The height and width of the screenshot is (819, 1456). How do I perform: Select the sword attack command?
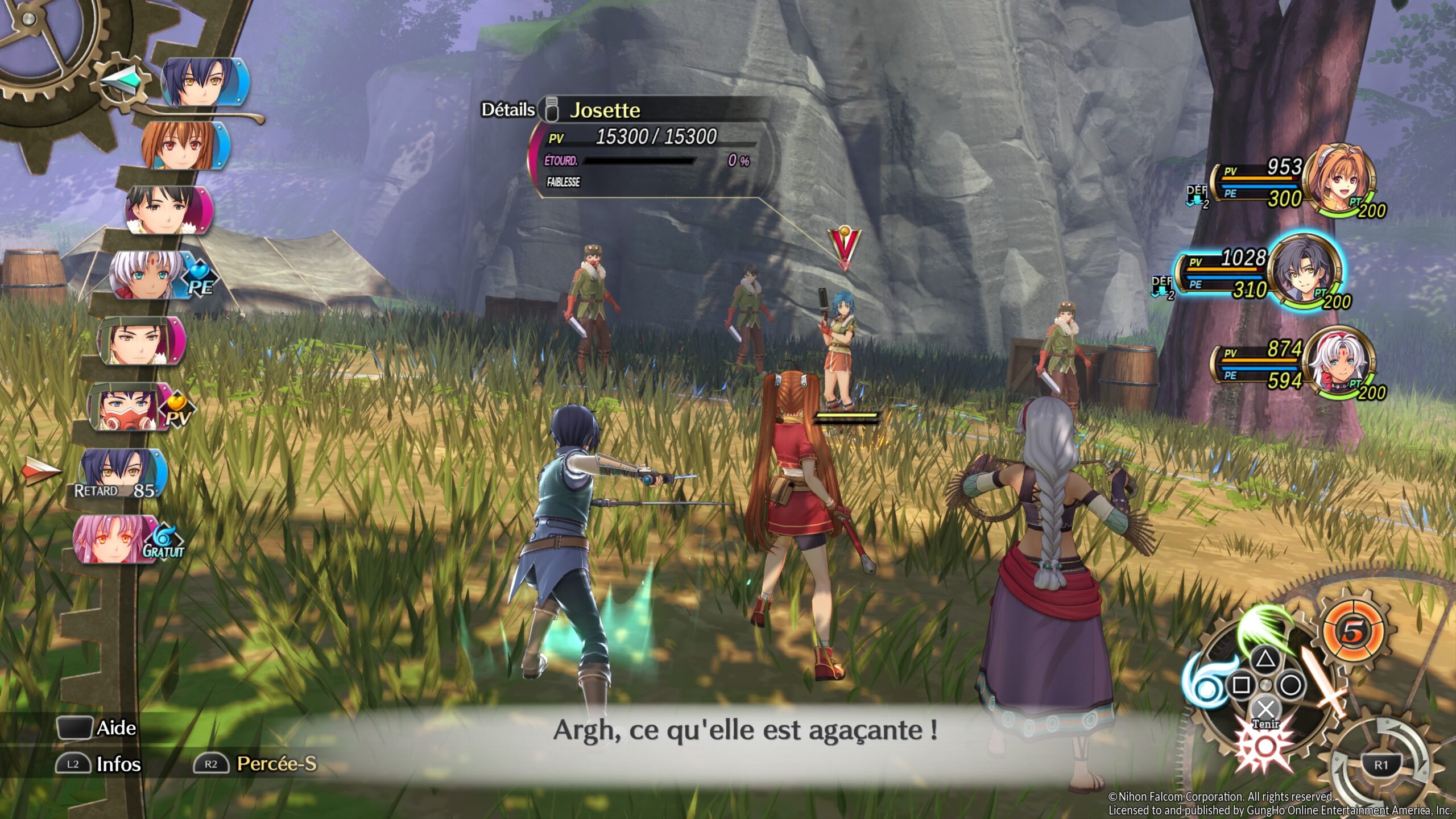(x=1324, y=681)
